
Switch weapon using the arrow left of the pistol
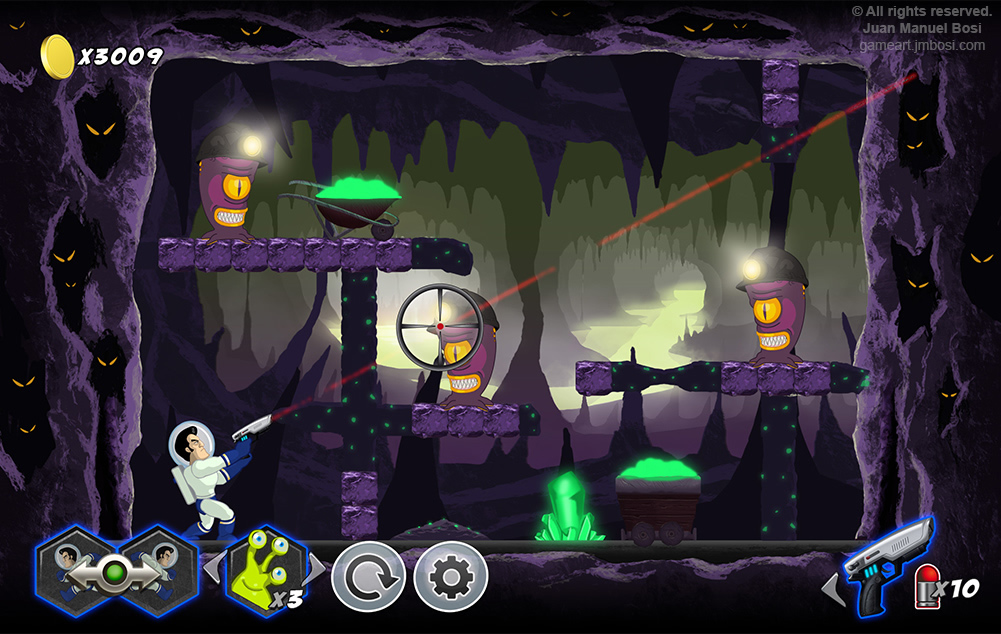(832, 589)
